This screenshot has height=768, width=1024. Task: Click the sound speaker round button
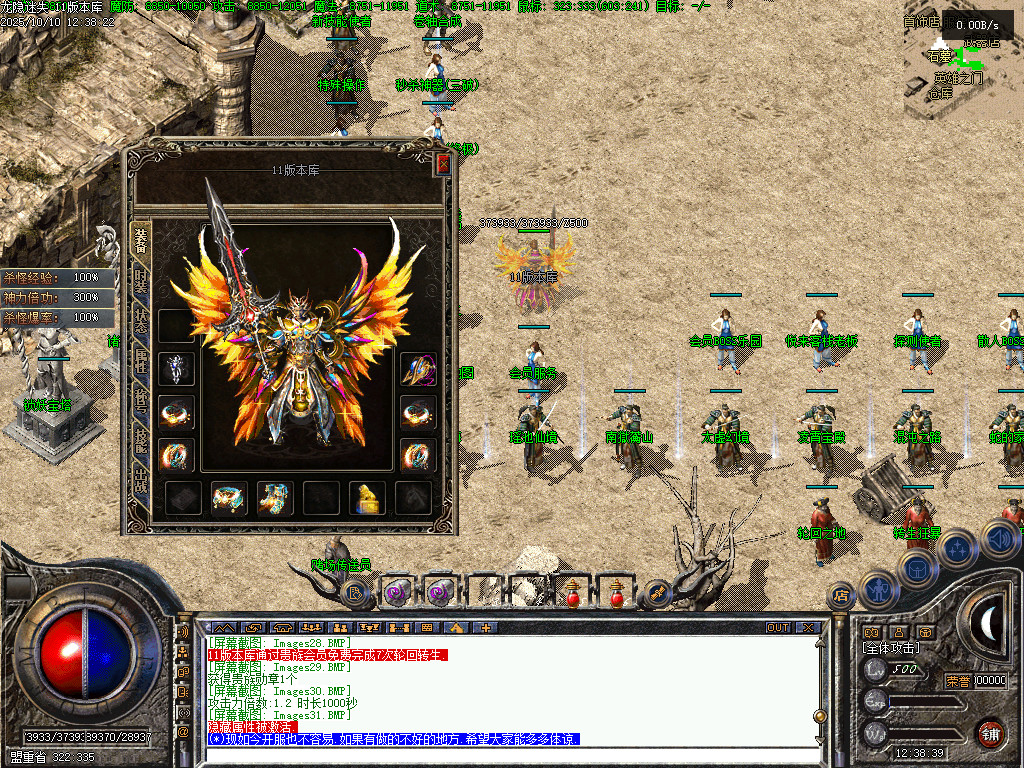tap(1000, 541)
